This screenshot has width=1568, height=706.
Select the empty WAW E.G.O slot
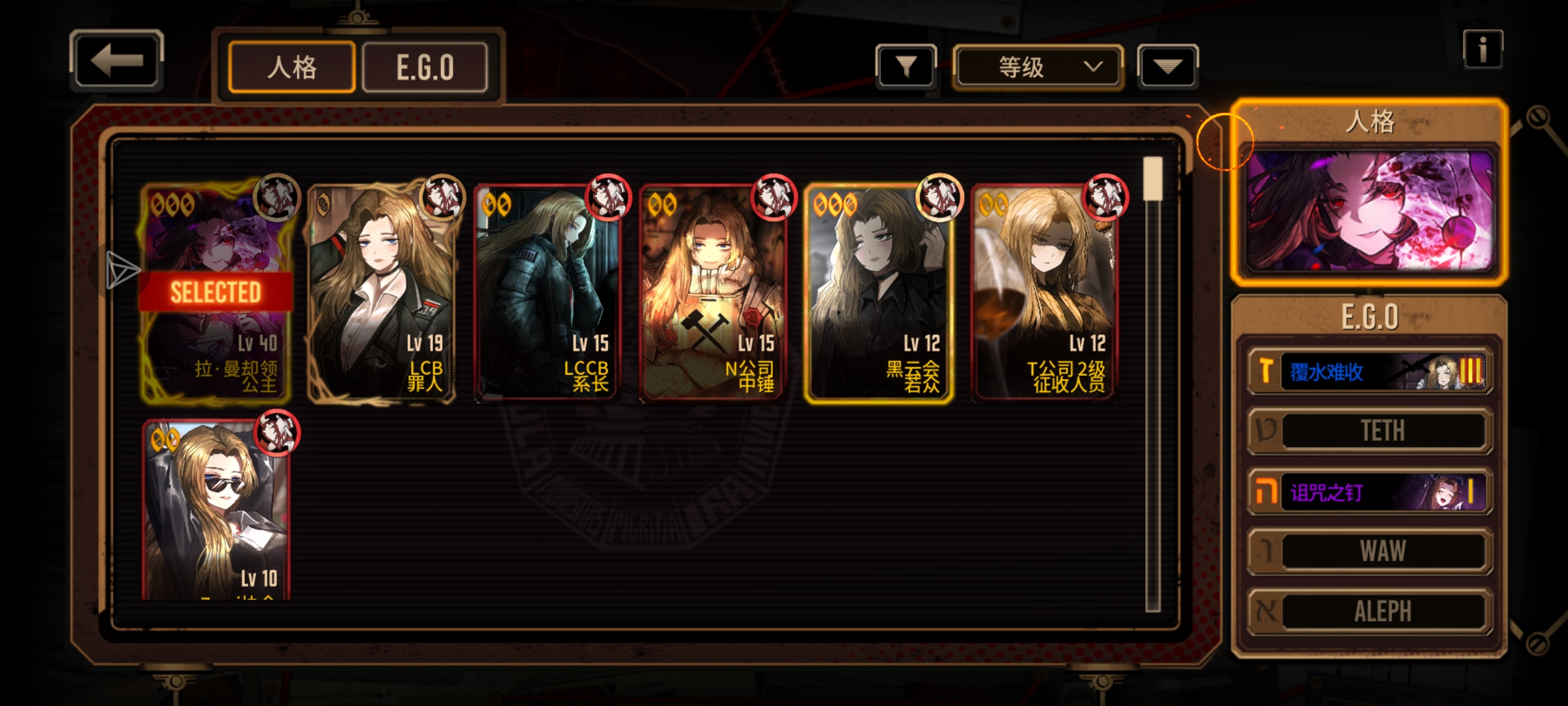pyautogui.click(x=1371, y=551)
